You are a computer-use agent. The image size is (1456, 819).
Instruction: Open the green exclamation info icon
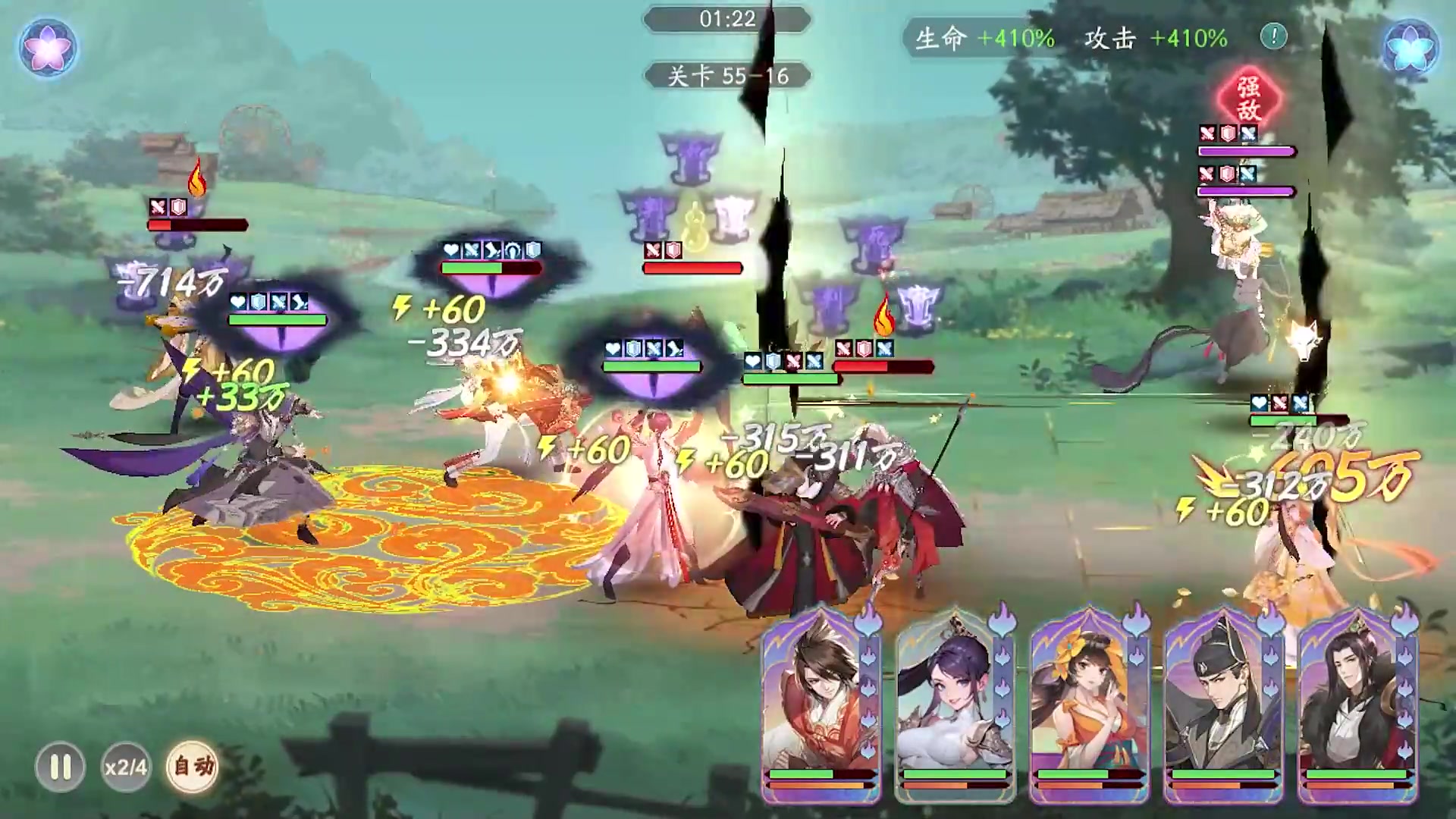(1274, 36)
